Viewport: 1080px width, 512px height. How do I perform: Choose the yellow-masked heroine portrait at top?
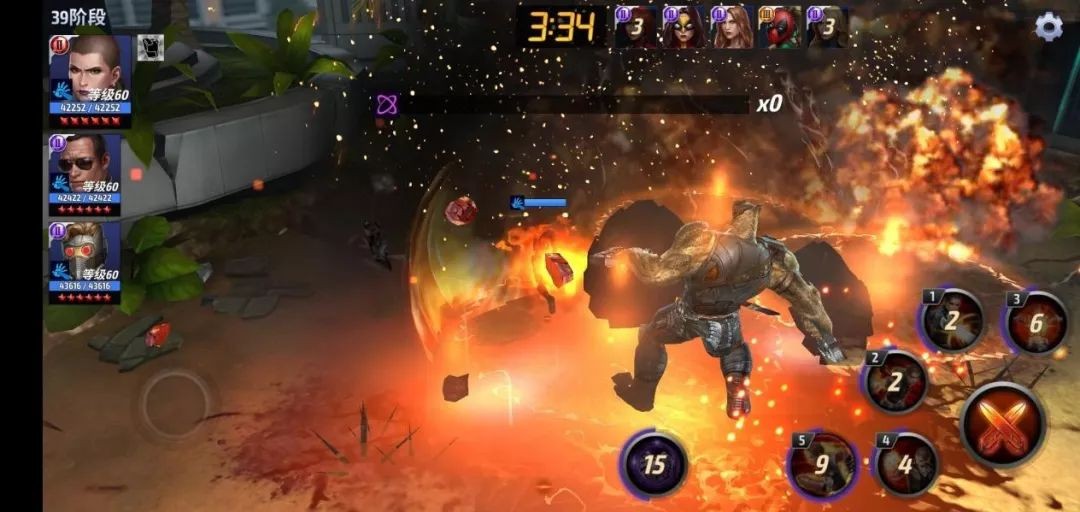point(684,27)
